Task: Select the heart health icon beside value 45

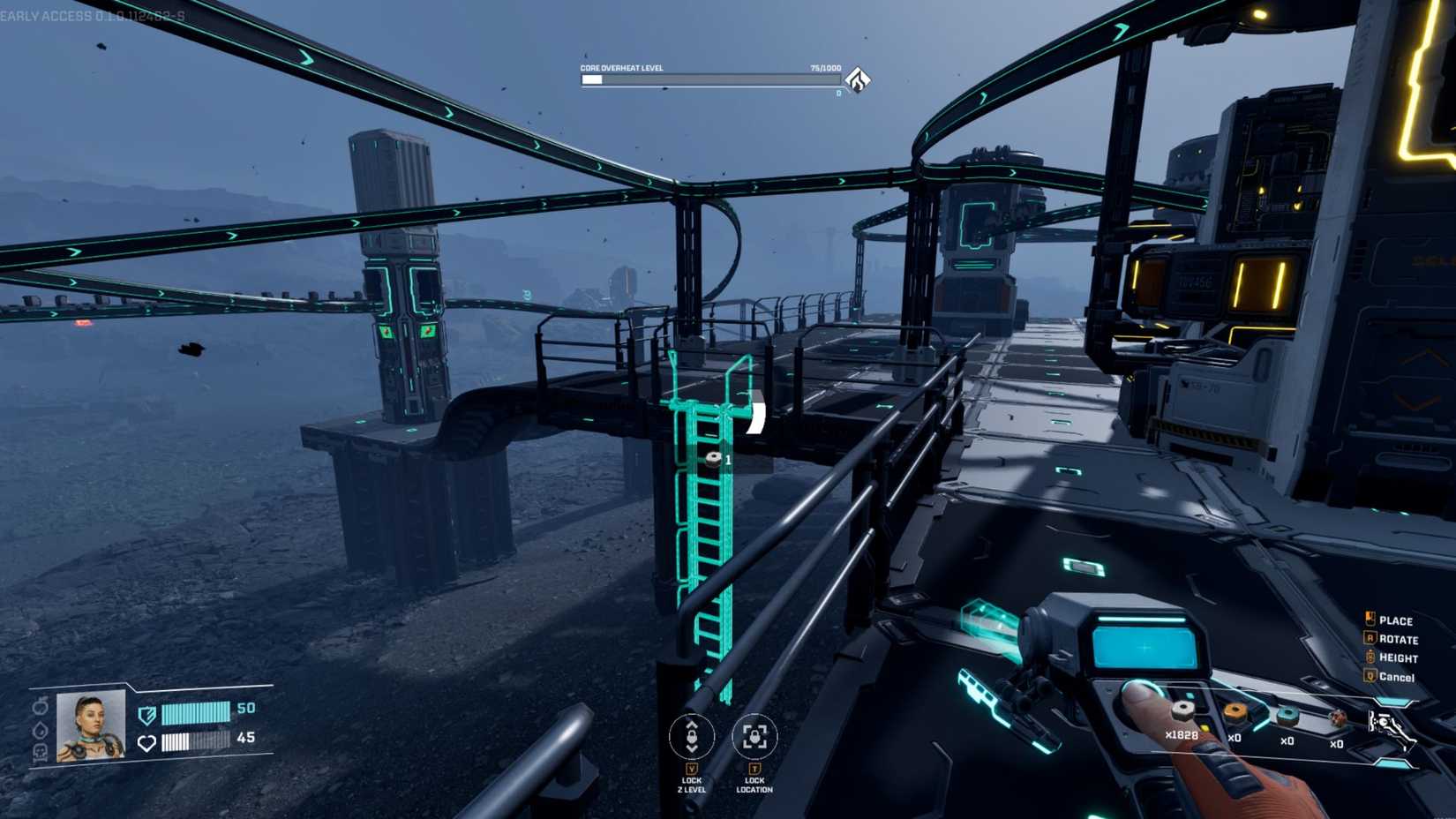Action: pos(146,742)
